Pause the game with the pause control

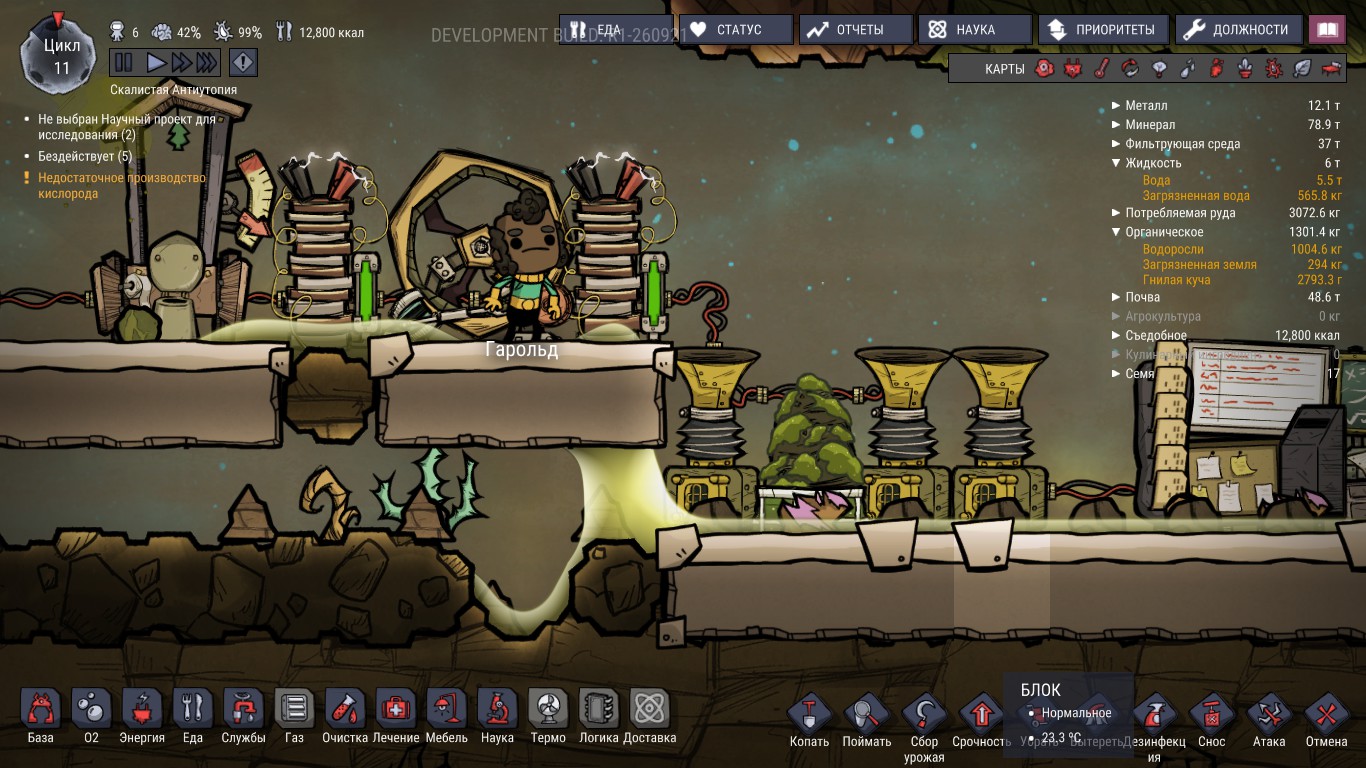pyautogui.click(x=124, y=62)
